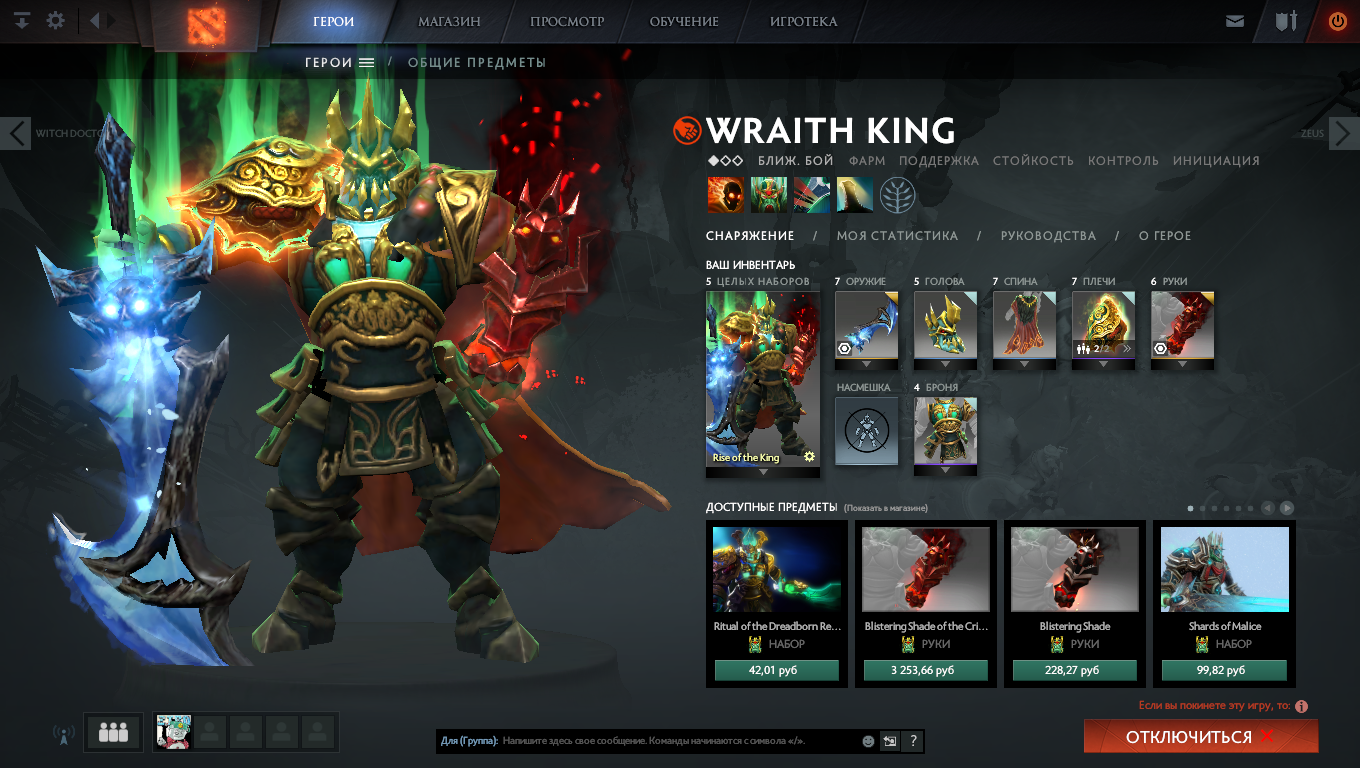Open the weapon (Оружие) equipment slot
Screen dimensions: 1360x768
(x=866, y=325)
